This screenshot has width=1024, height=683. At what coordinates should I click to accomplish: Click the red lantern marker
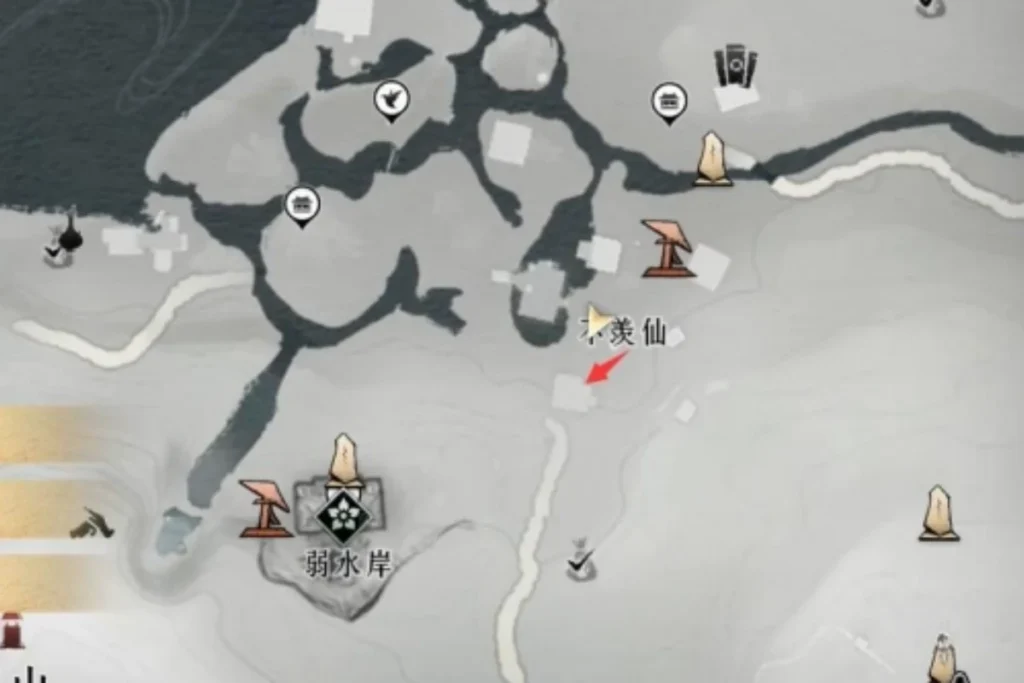(x=11, y=630)
